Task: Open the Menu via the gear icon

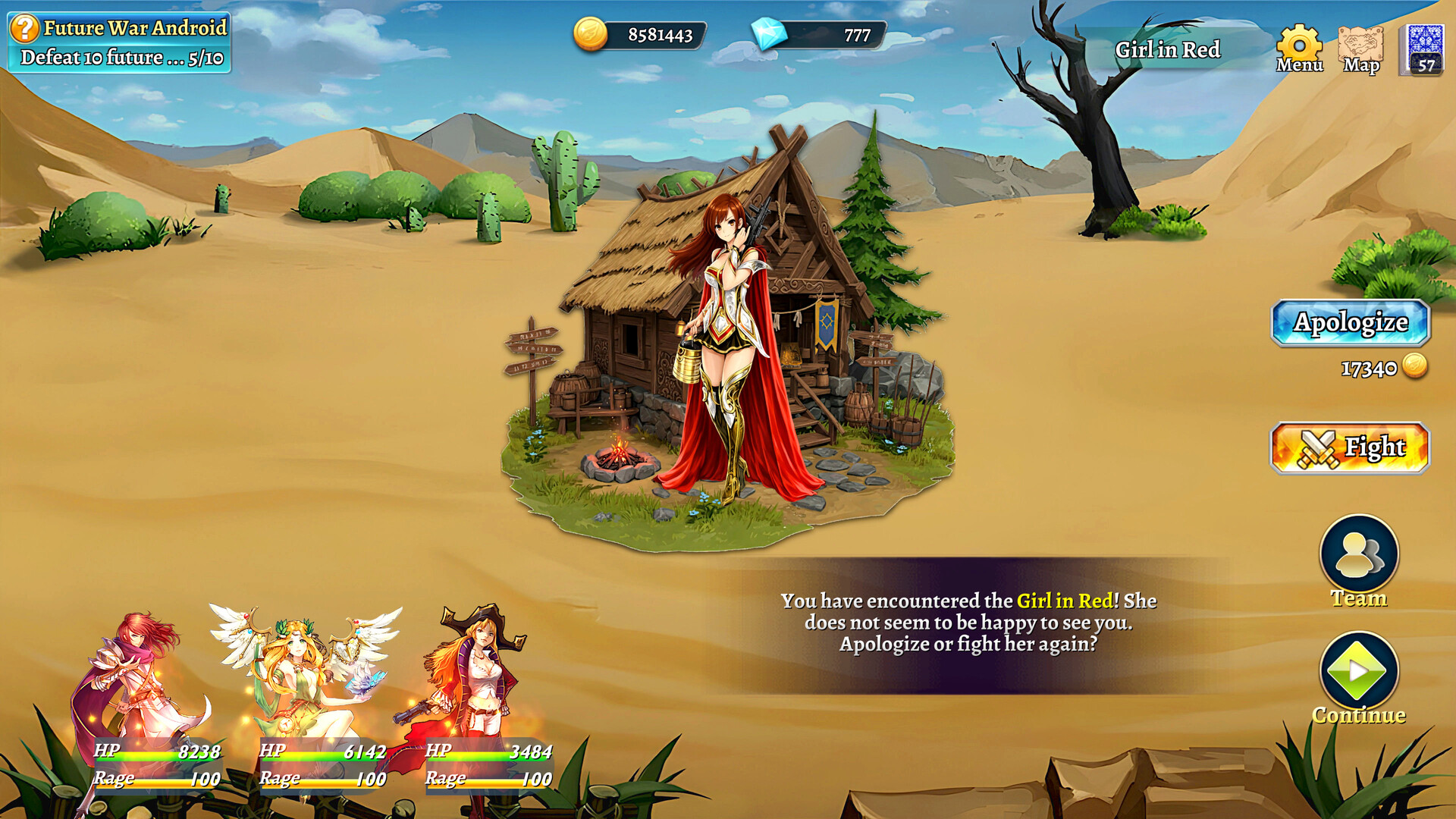Action: coord(1299,44)
